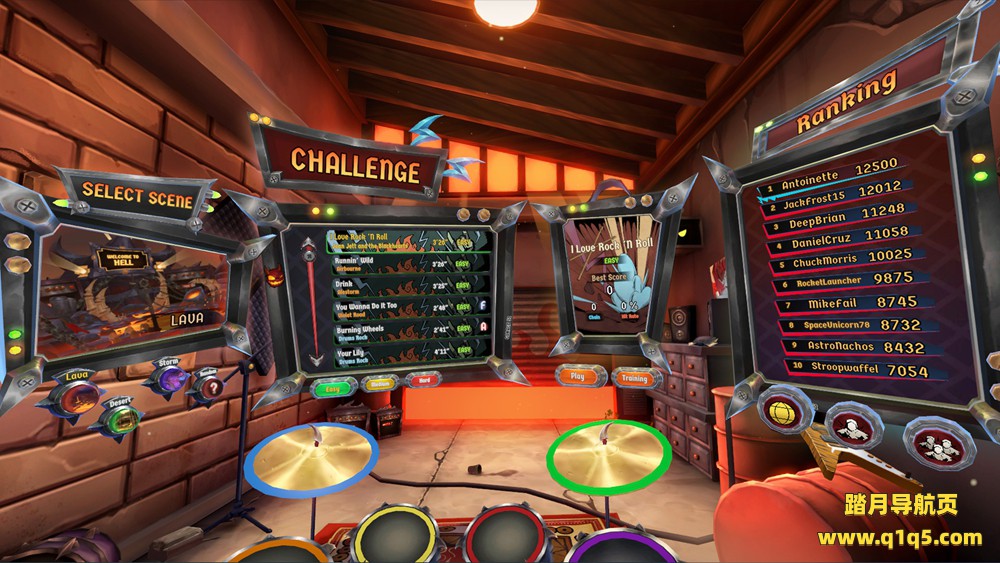Viewport: 1000px width, 563px height.
Task: Click the song list's red scroll bar
Action: (x=314, y=300)
